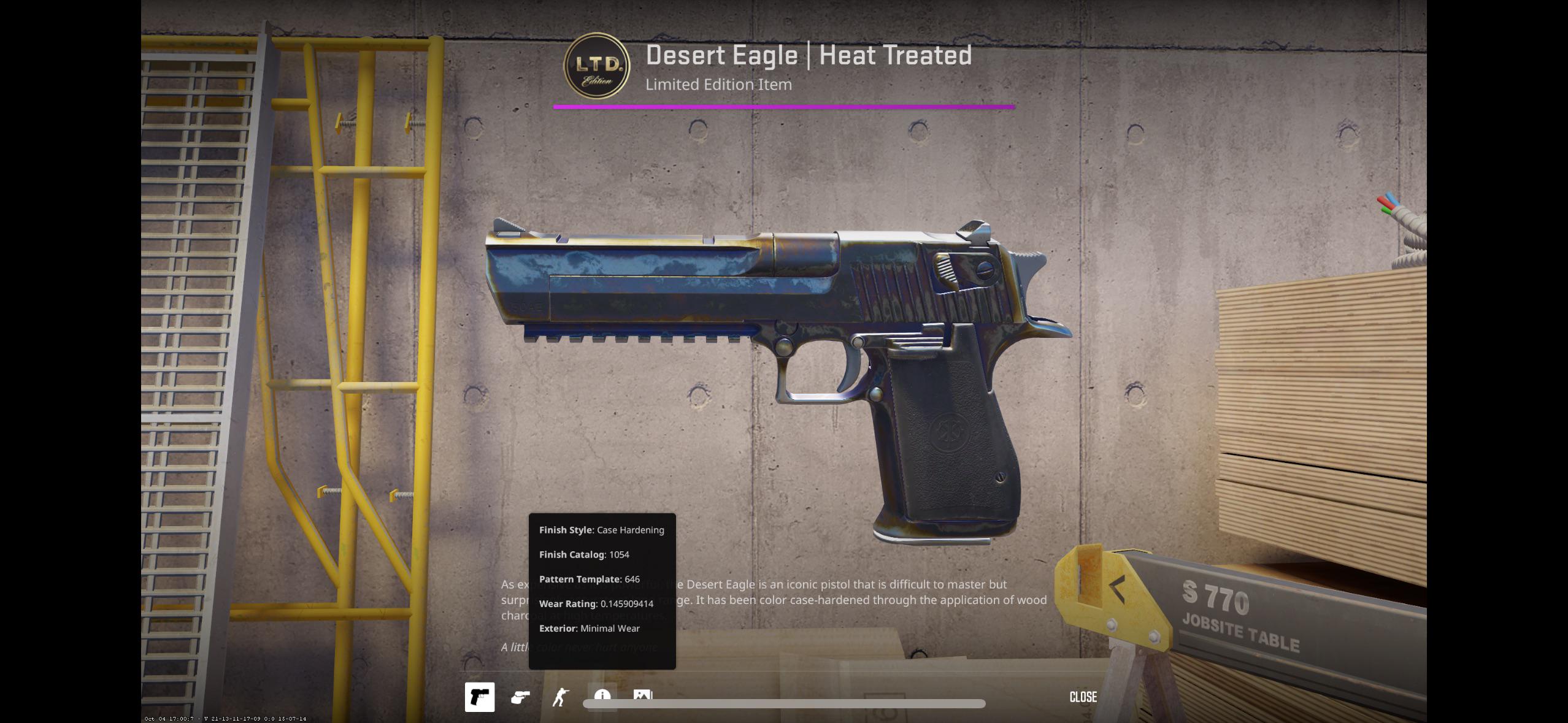This screenshot has height=723, width=1568.
Task: Switch to the in-hand weapon view icon
Action: pos(520,697)
